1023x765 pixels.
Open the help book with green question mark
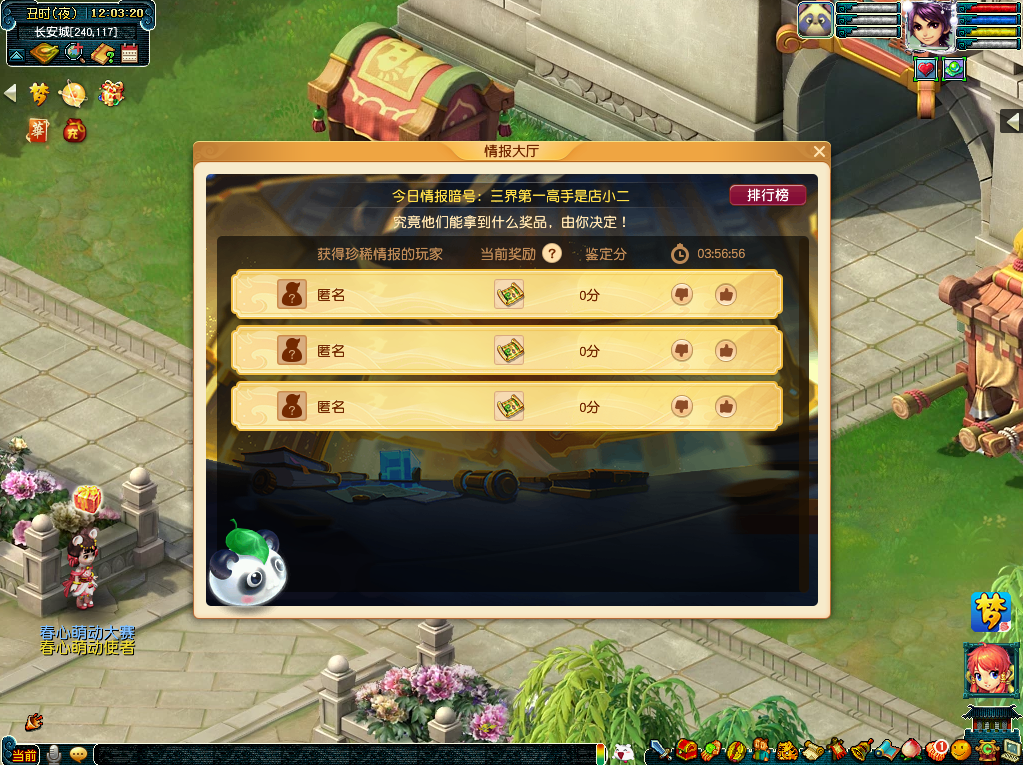(x=102, y=54)
